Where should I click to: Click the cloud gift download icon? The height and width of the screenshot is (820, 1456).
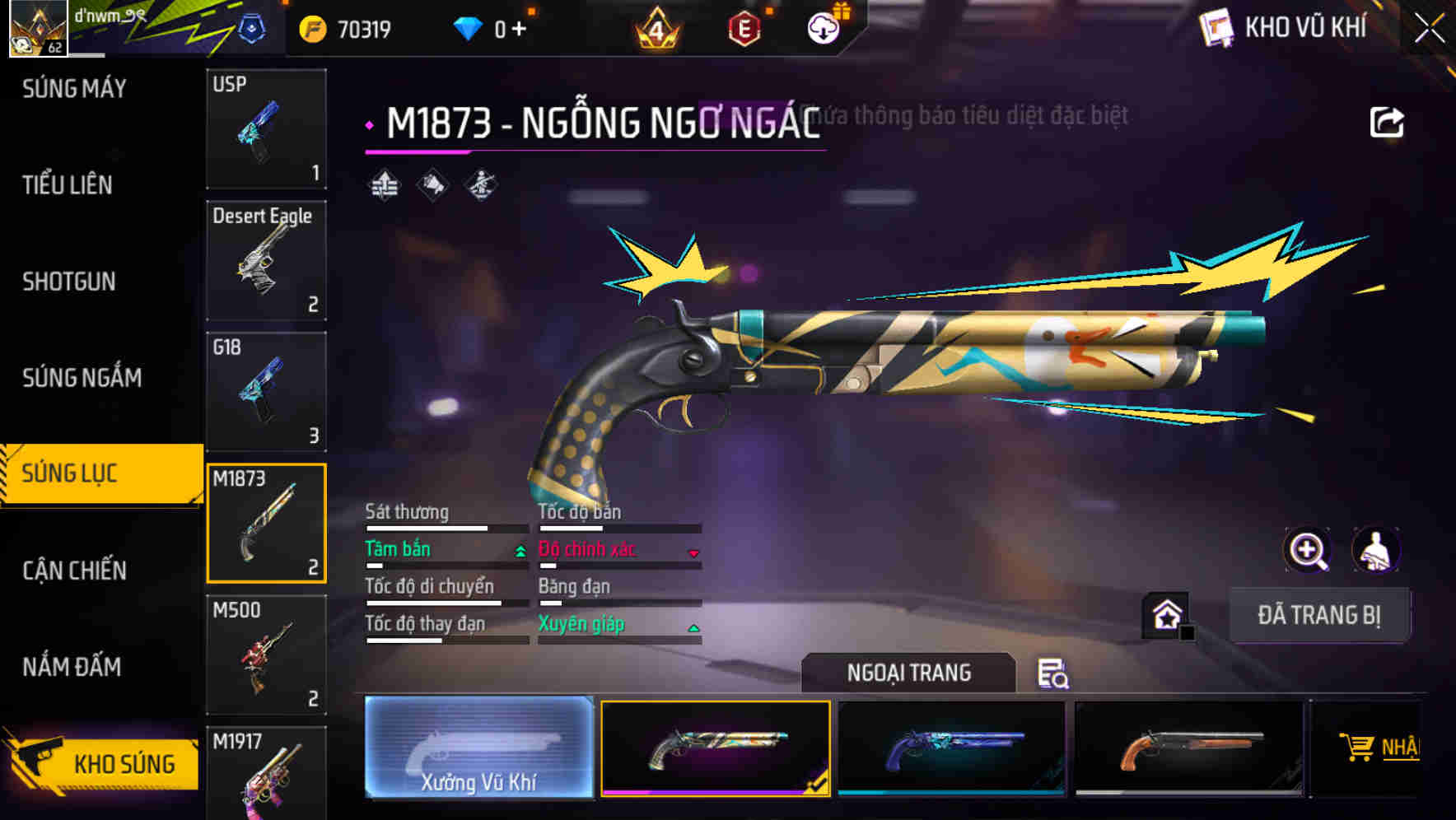[x=823, y=27]
